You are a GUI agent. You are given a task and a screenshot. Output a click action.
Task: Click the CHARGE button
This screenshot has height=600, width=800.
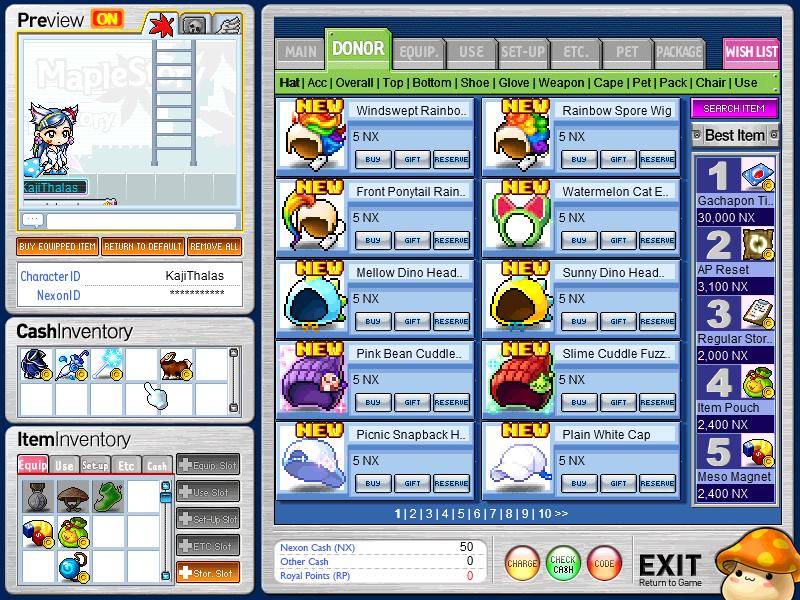(522, 563)
